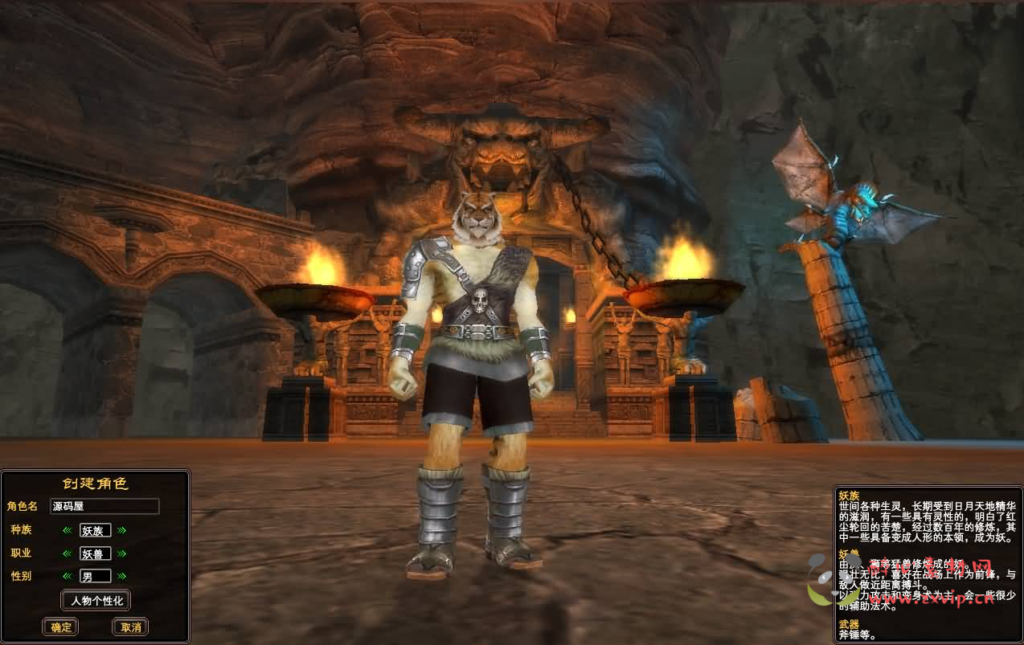Viewport: 1024px width, 645px height.
Task: Open 人物个性化 character customization
Action: [95, 601]
